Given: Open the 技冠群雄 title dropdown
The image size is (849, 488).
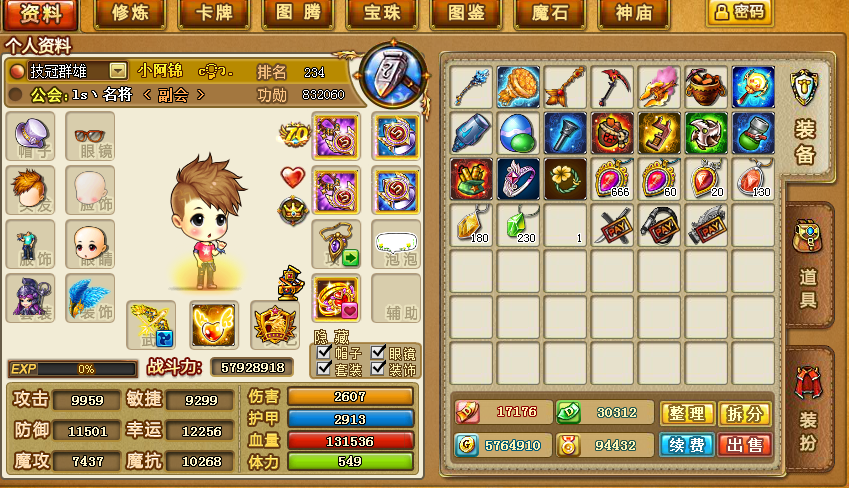Looking at the screenshot, I should [118, 71].
